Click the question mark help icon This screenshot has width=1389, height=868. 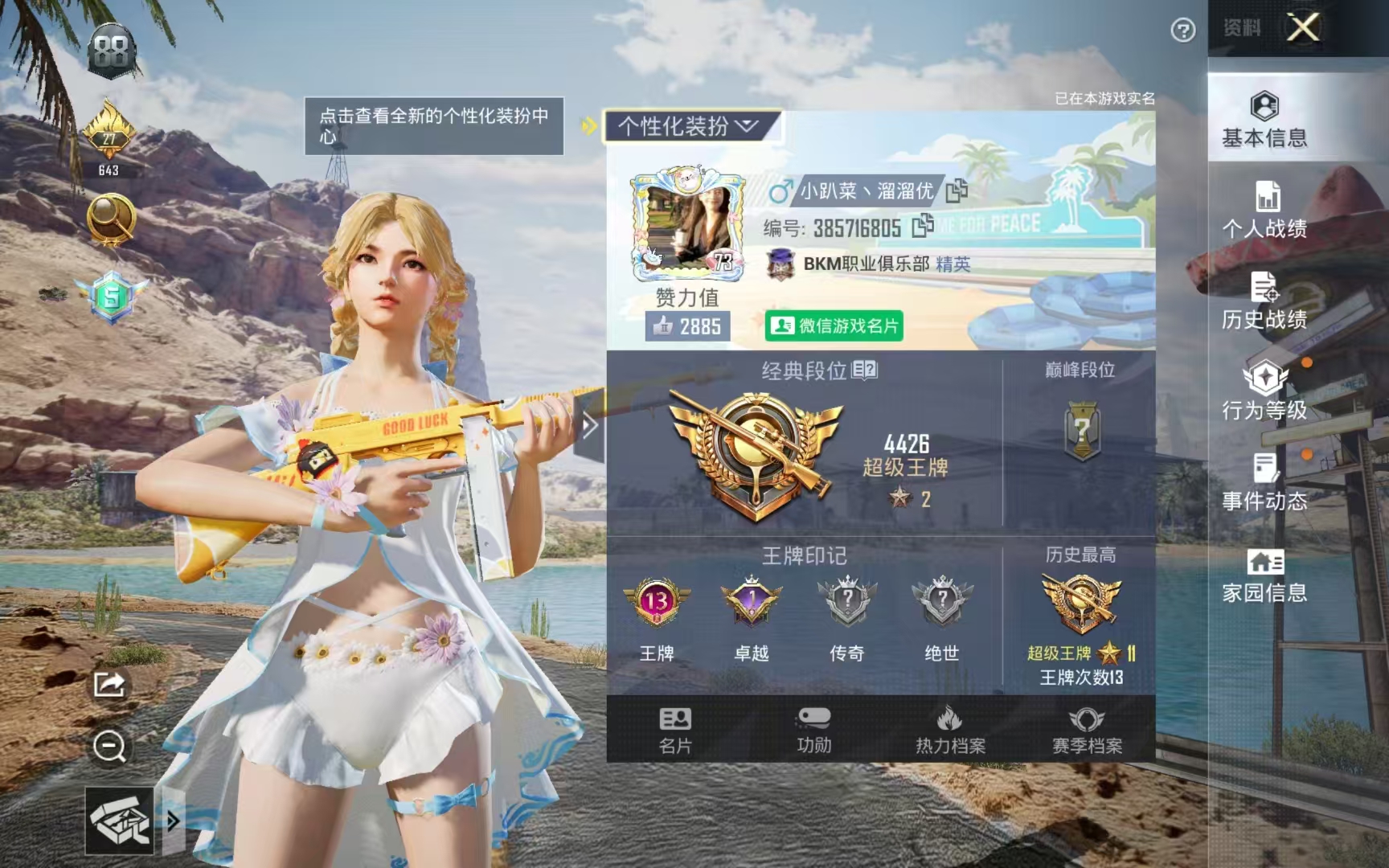1182,31
